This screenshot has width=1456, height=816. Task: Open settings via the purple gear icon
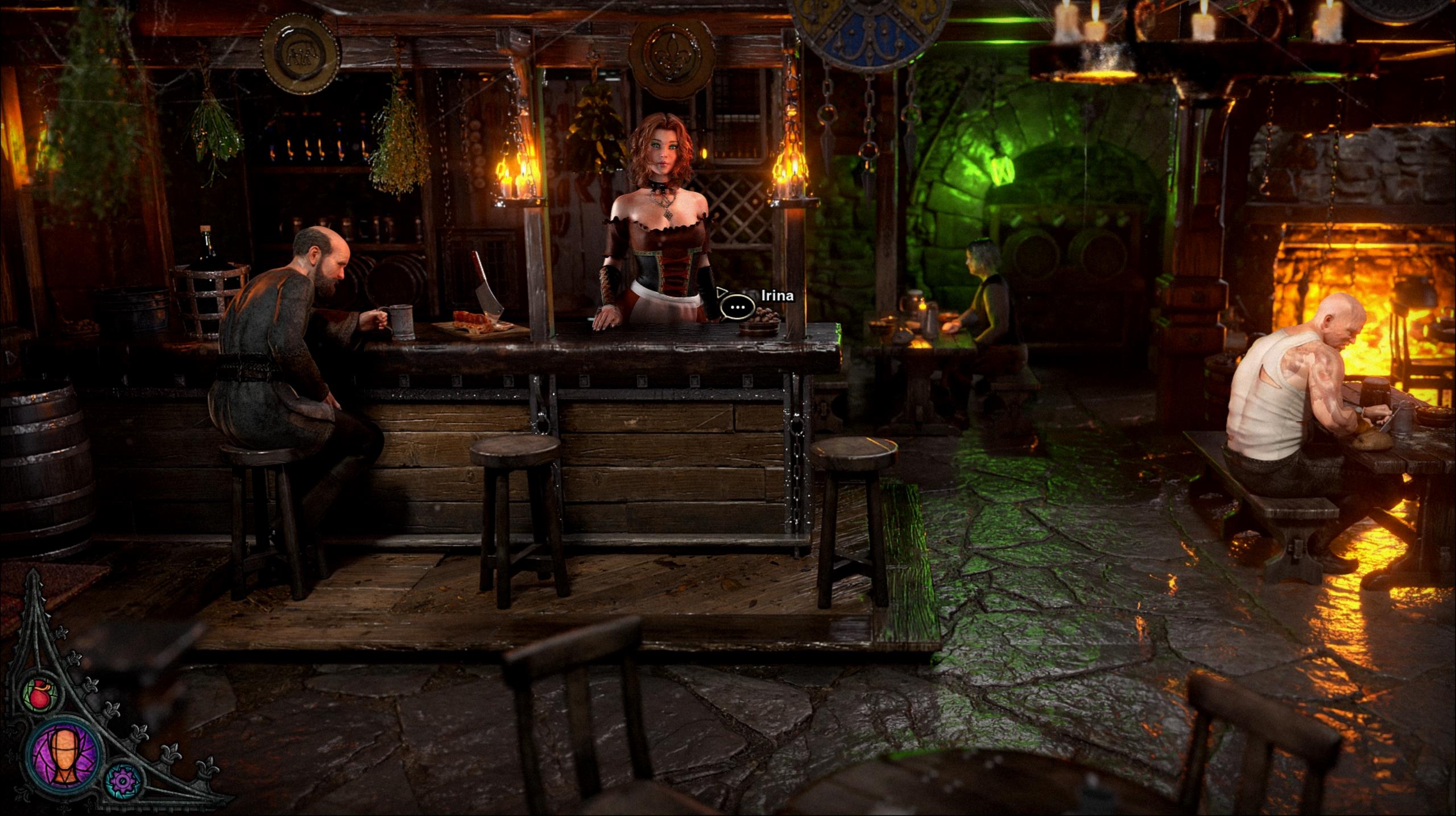coord(121,782)
